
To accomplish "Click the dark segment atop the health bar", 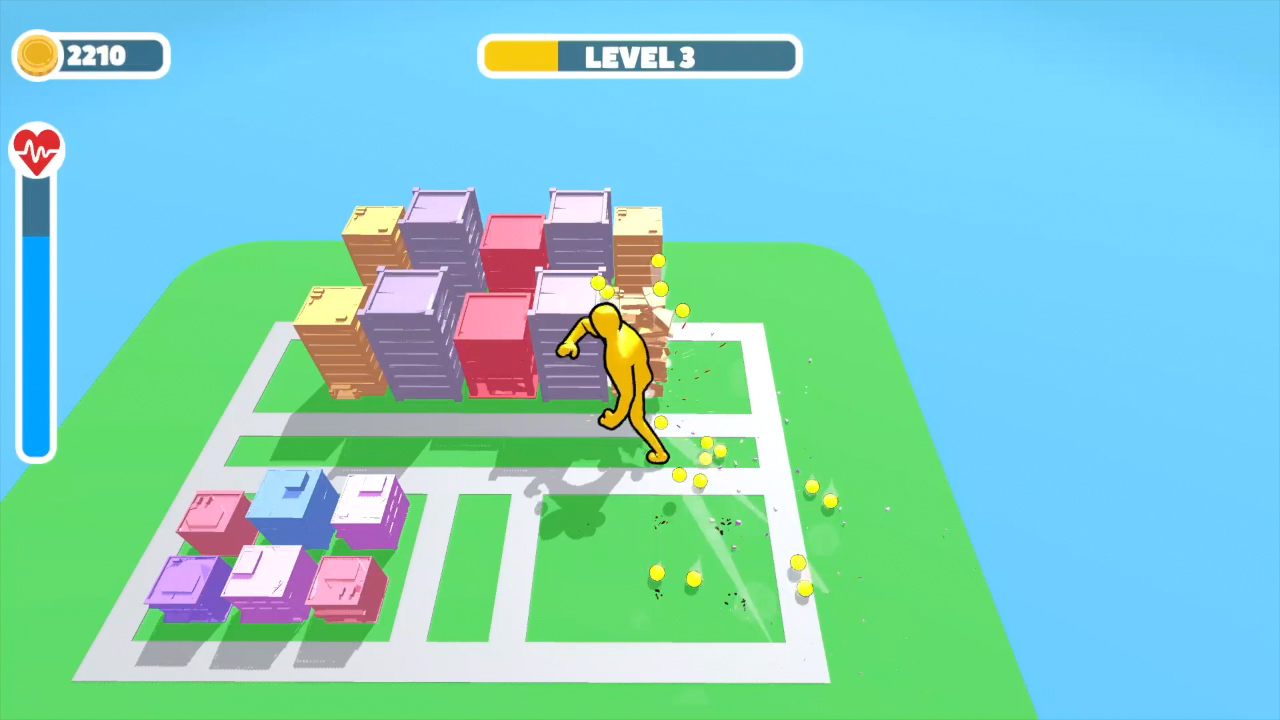I will point(37,210).
